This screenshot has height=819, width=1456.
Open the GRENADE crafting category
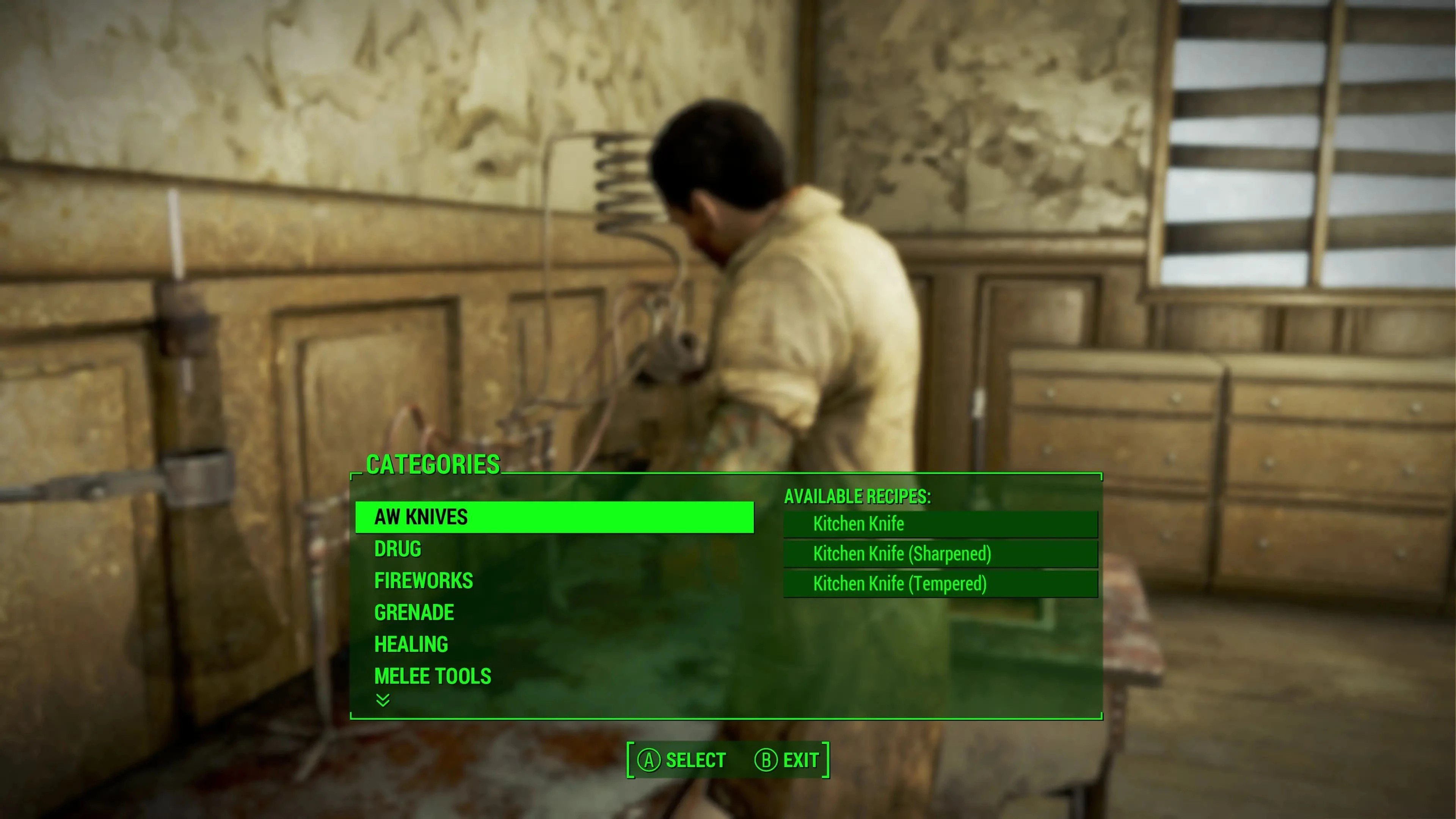coord(414,613)
